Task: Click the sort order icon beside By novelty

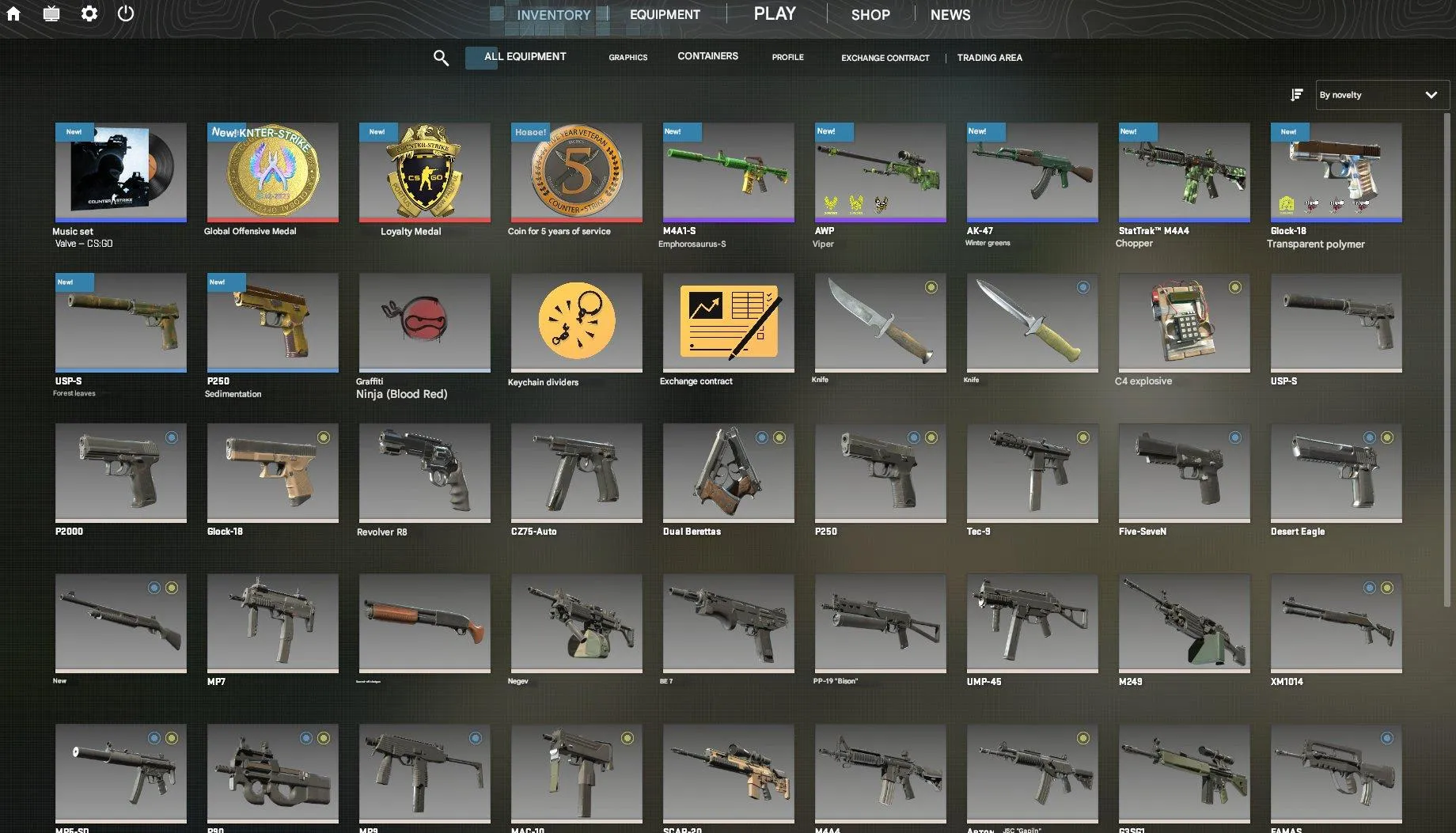Action: coord(1296,95)
